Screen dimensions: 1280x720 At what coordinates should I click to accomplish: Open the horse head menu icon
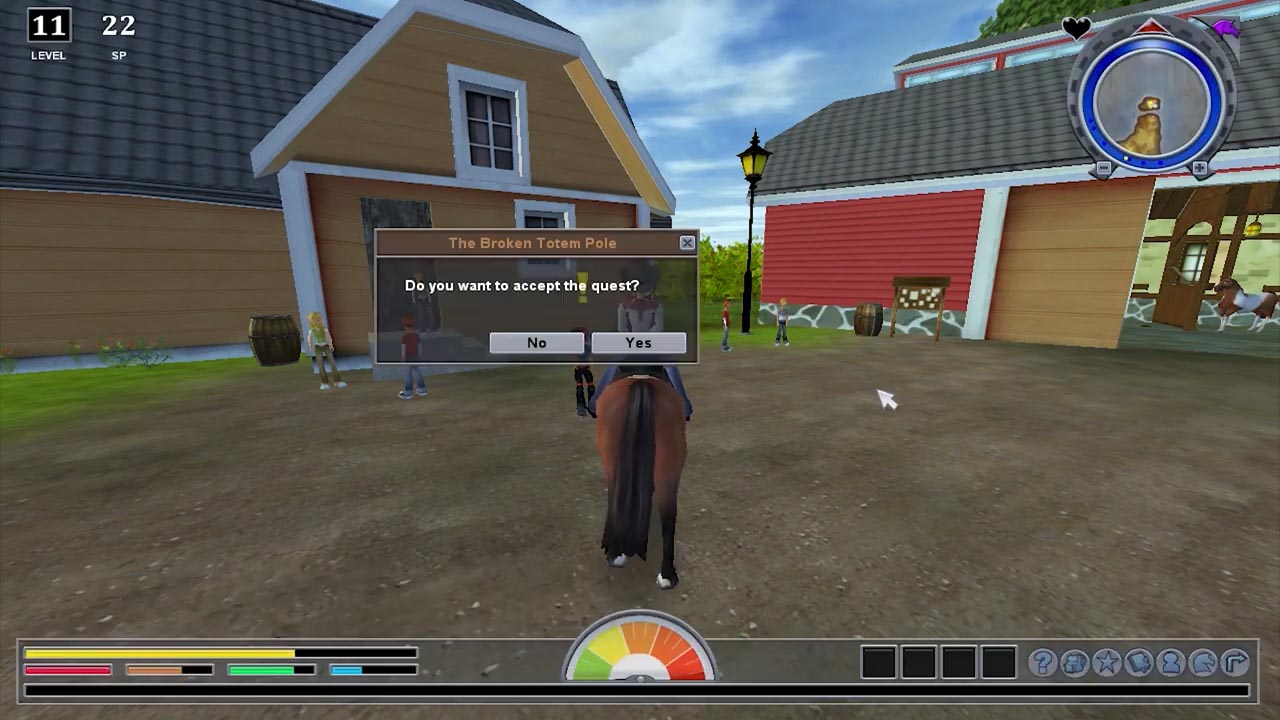pyautogui.click(x=1204, y=662)
